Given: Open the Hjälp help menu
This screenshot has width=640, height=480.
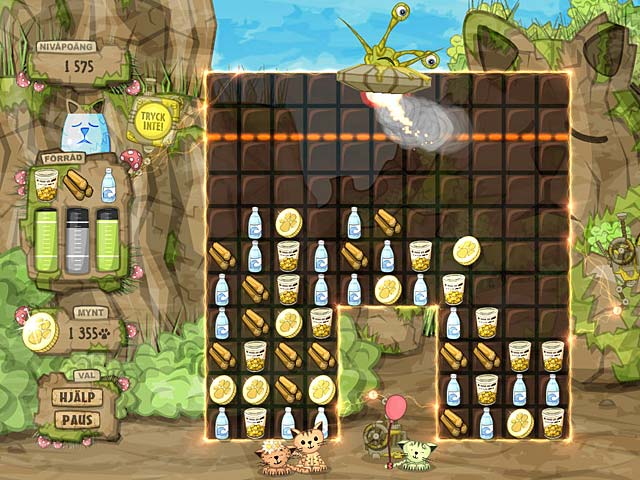Looking at the screenshot, I should pos(76,397).
